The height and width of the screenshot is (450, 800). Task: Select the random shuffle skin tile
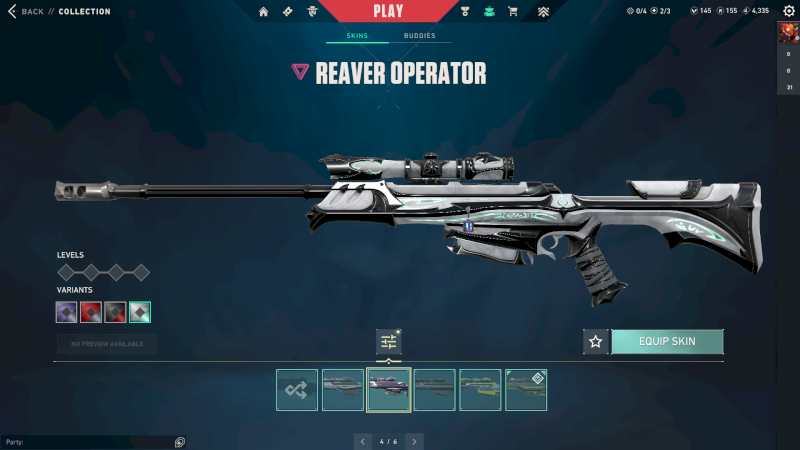pos(297,390)
